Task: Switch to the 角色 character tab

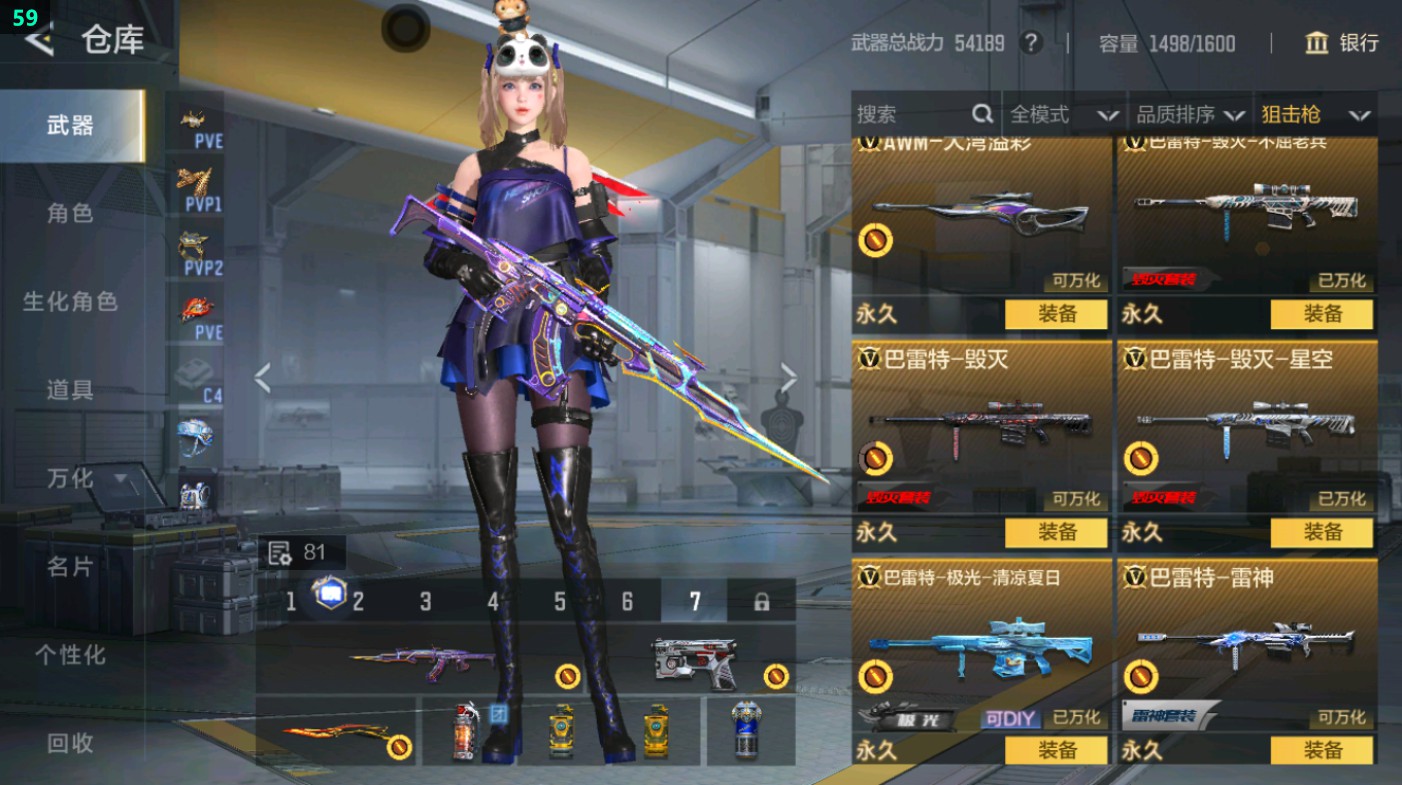Action: 70,213
